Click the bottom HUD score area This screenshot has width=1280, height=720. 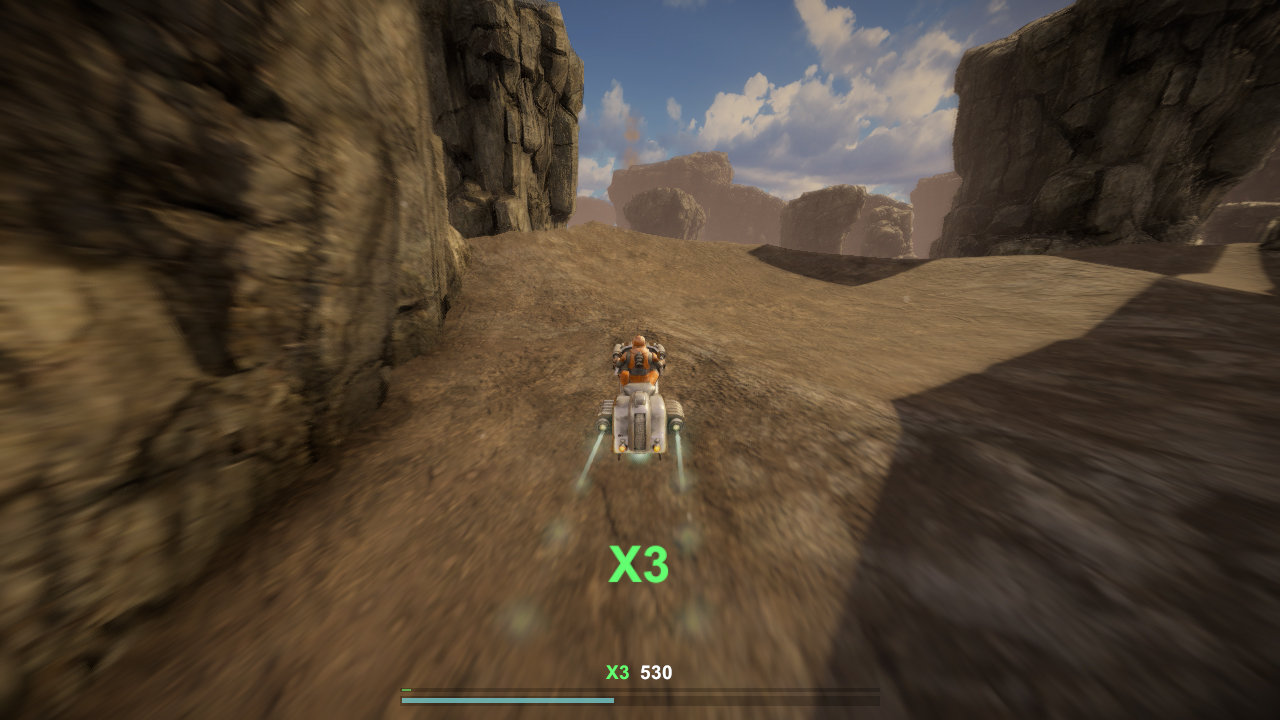[638, 673]
